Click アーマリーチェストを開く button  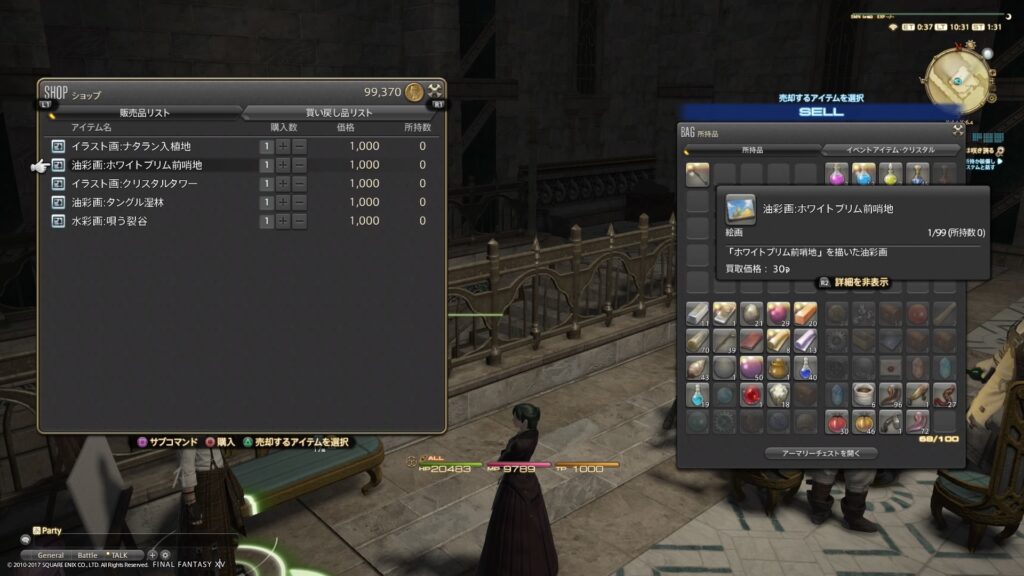pos(821,453)
